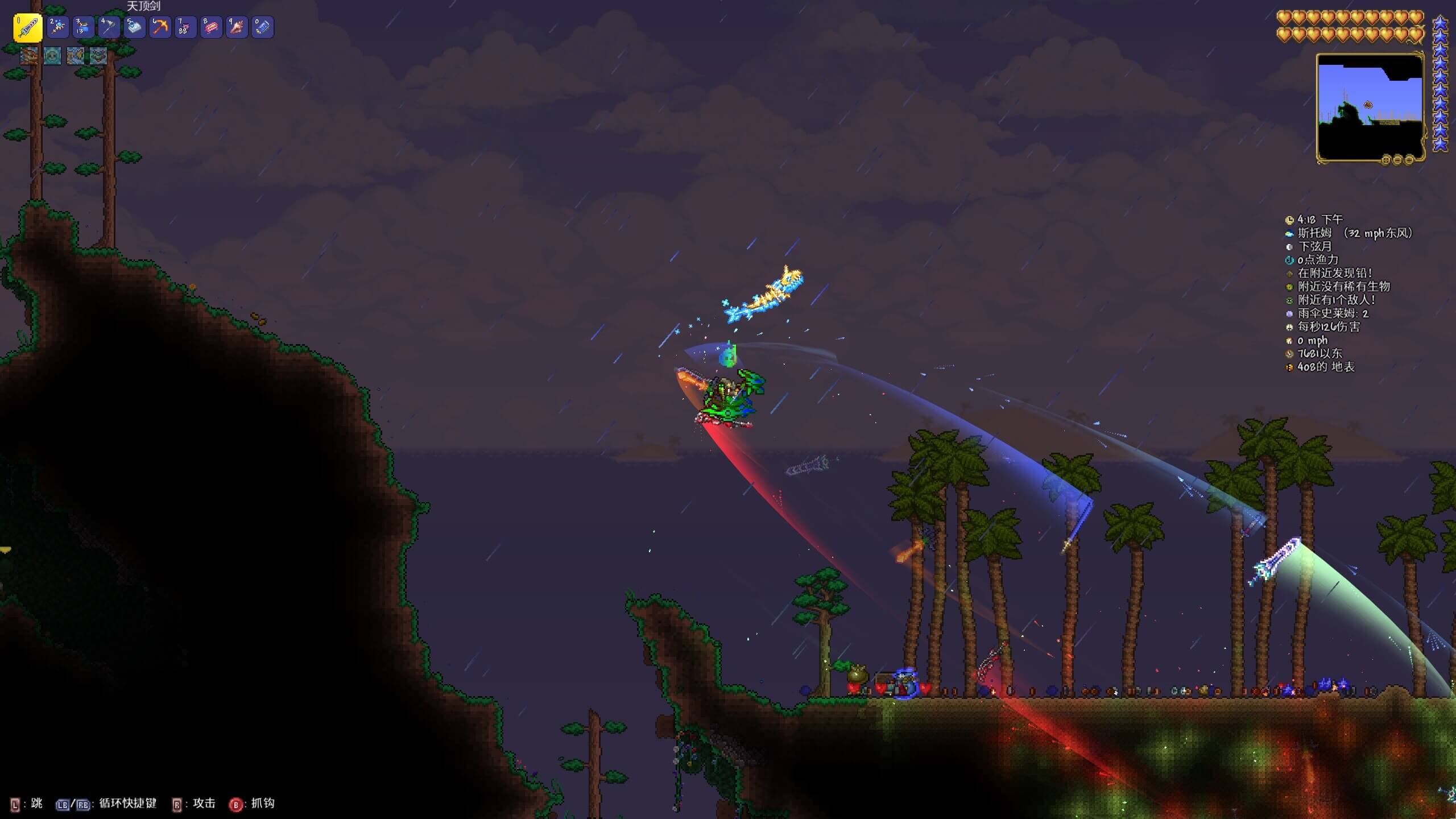1456x819 pixels.
Task: Pick the blue item in hotbar slot 5
Action: (x=134, y=27)
